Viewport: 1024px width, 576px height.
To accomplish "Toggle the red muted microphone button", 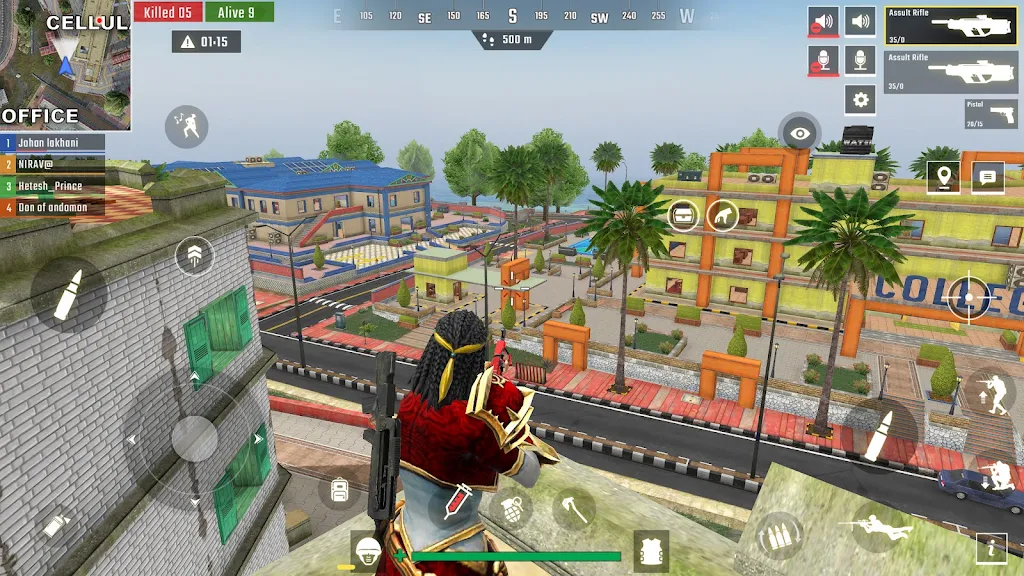I will 823,61.
